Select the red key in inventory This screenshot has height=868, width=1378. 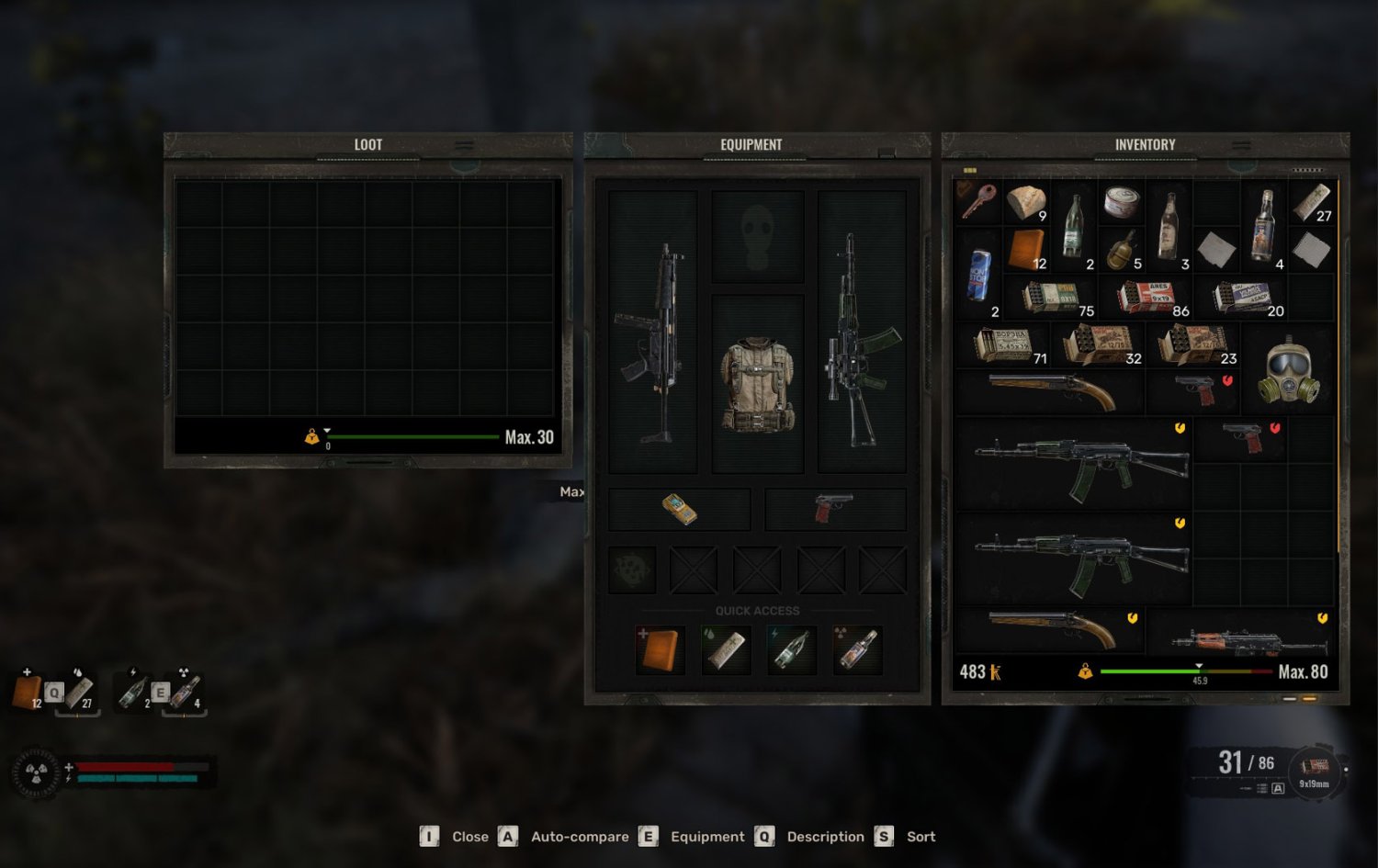(977, 200)
